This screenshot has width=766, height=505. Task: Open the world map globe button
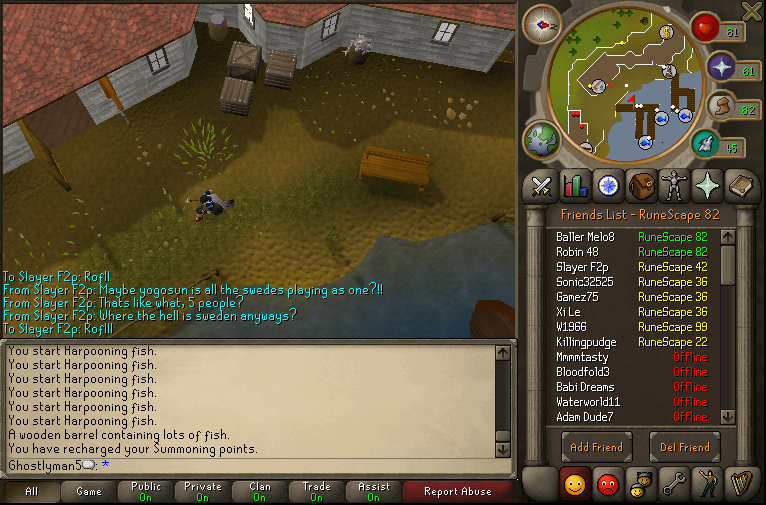click(543, 139)
